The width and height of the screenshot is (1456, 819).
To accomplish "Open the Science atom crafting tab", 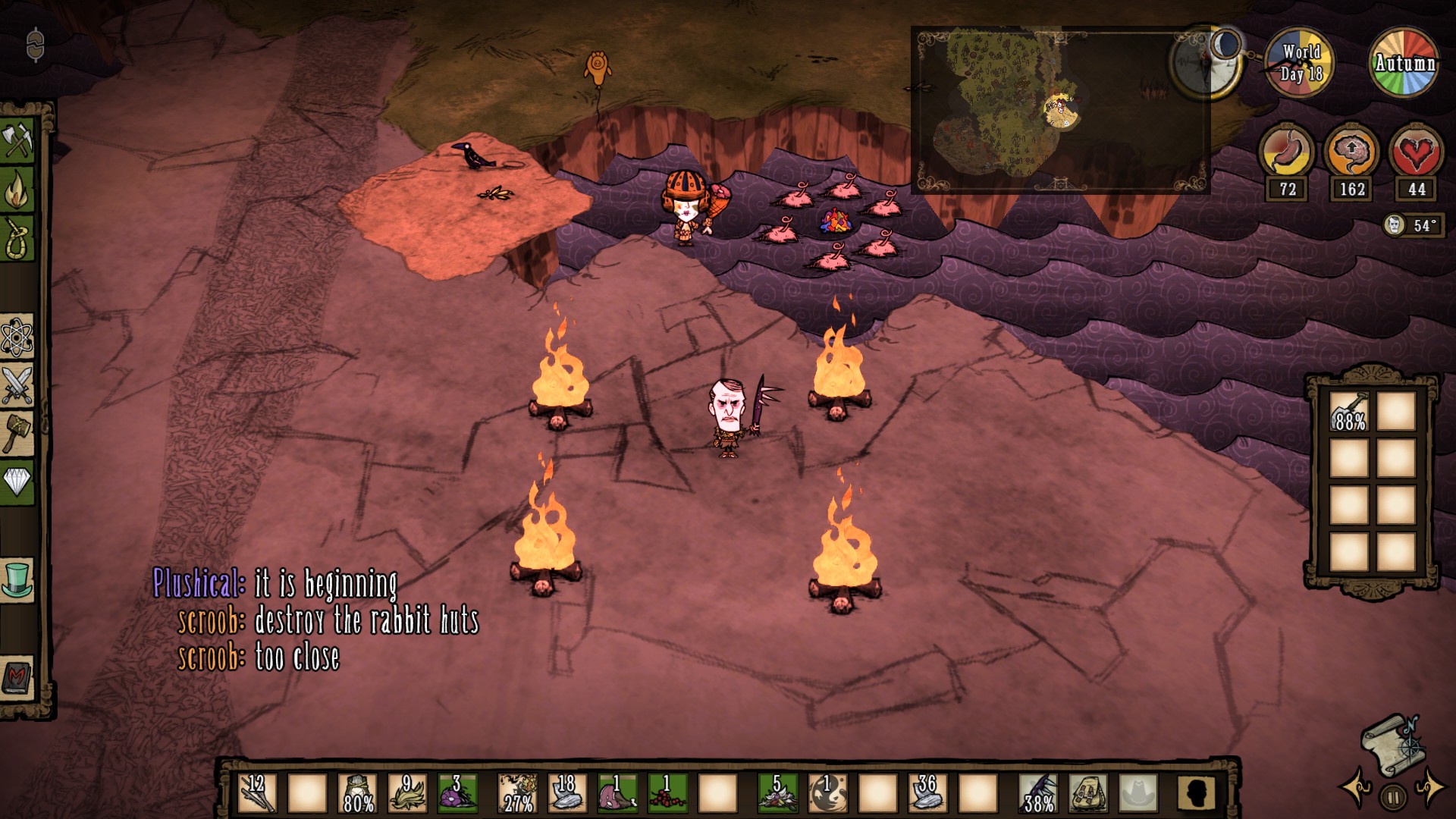I will pyautogui.click(x=18, y=337).
